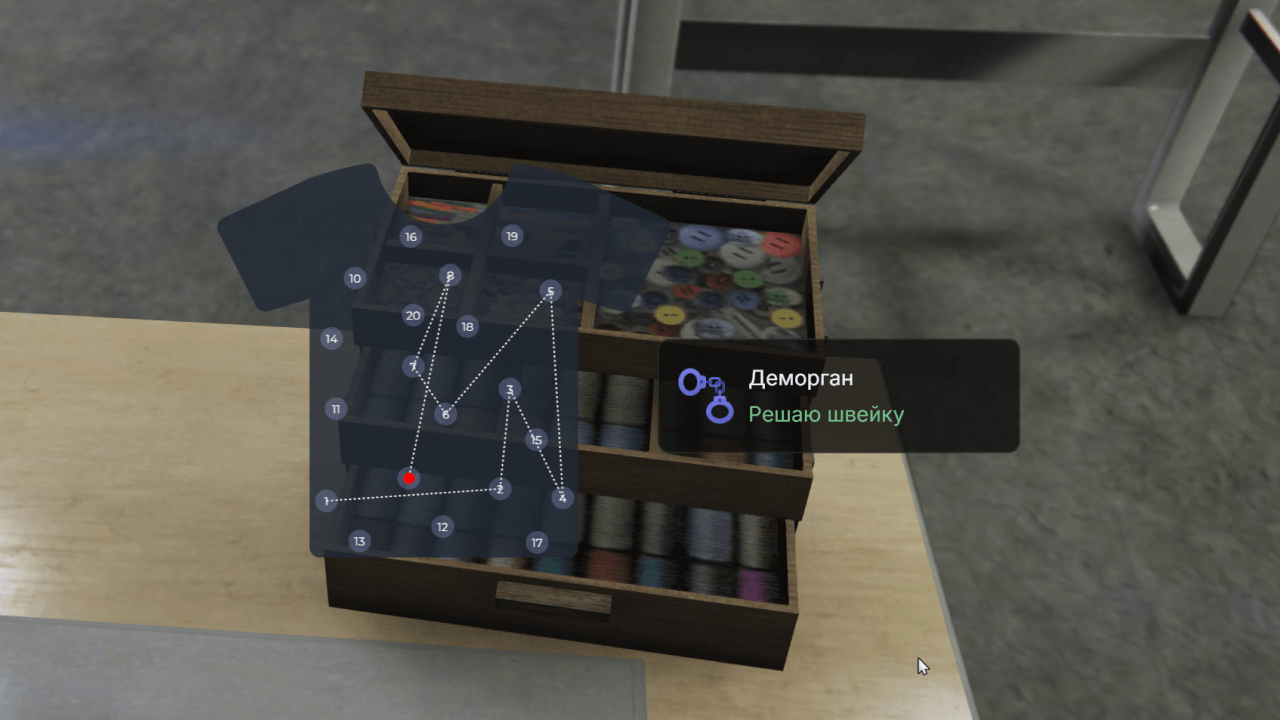Click stitch point number 8
1280x720 pixels.
[450, 275]
